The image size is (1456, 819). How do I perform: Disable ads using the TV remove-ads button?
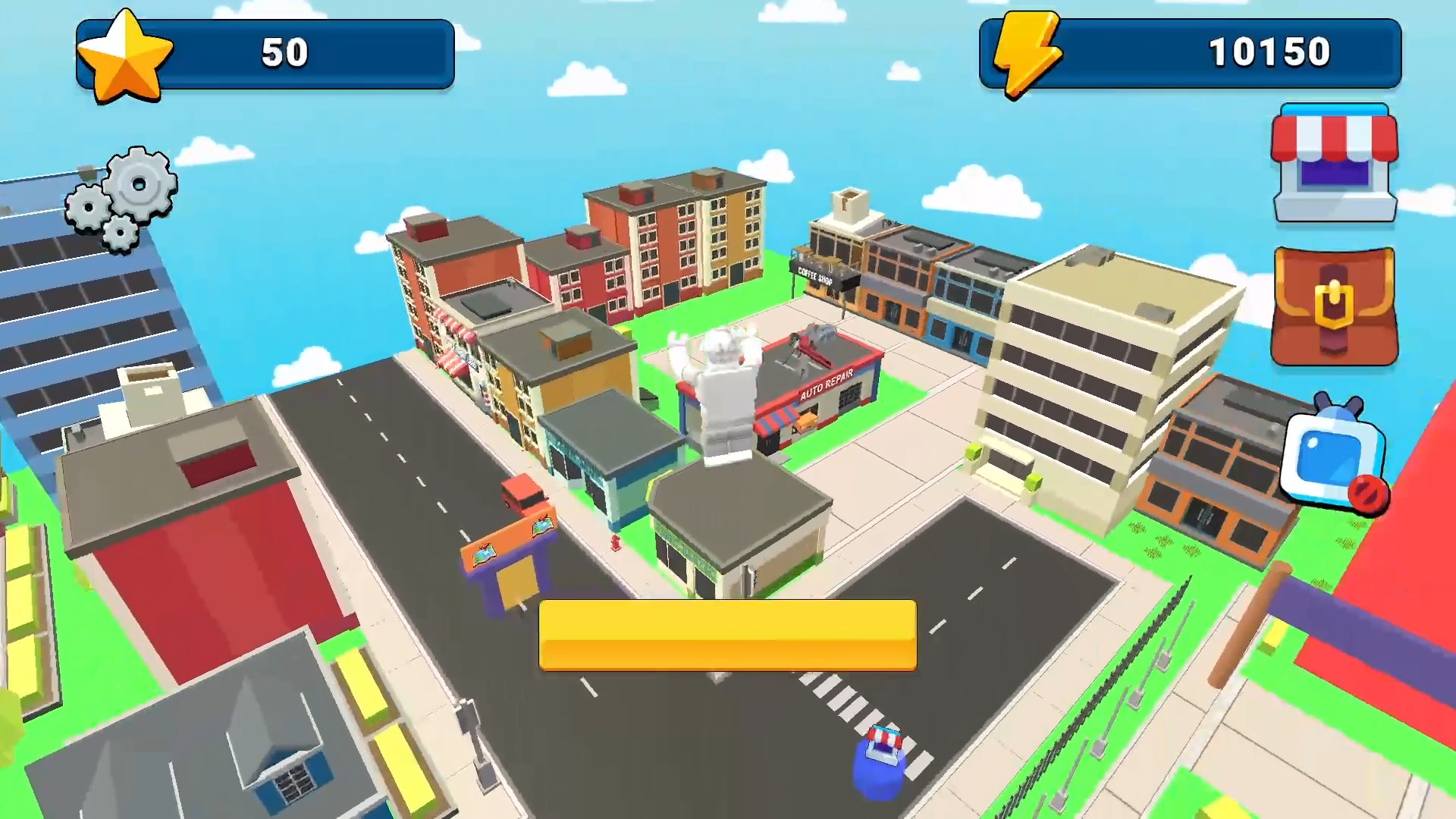(x=1332, y=455)
